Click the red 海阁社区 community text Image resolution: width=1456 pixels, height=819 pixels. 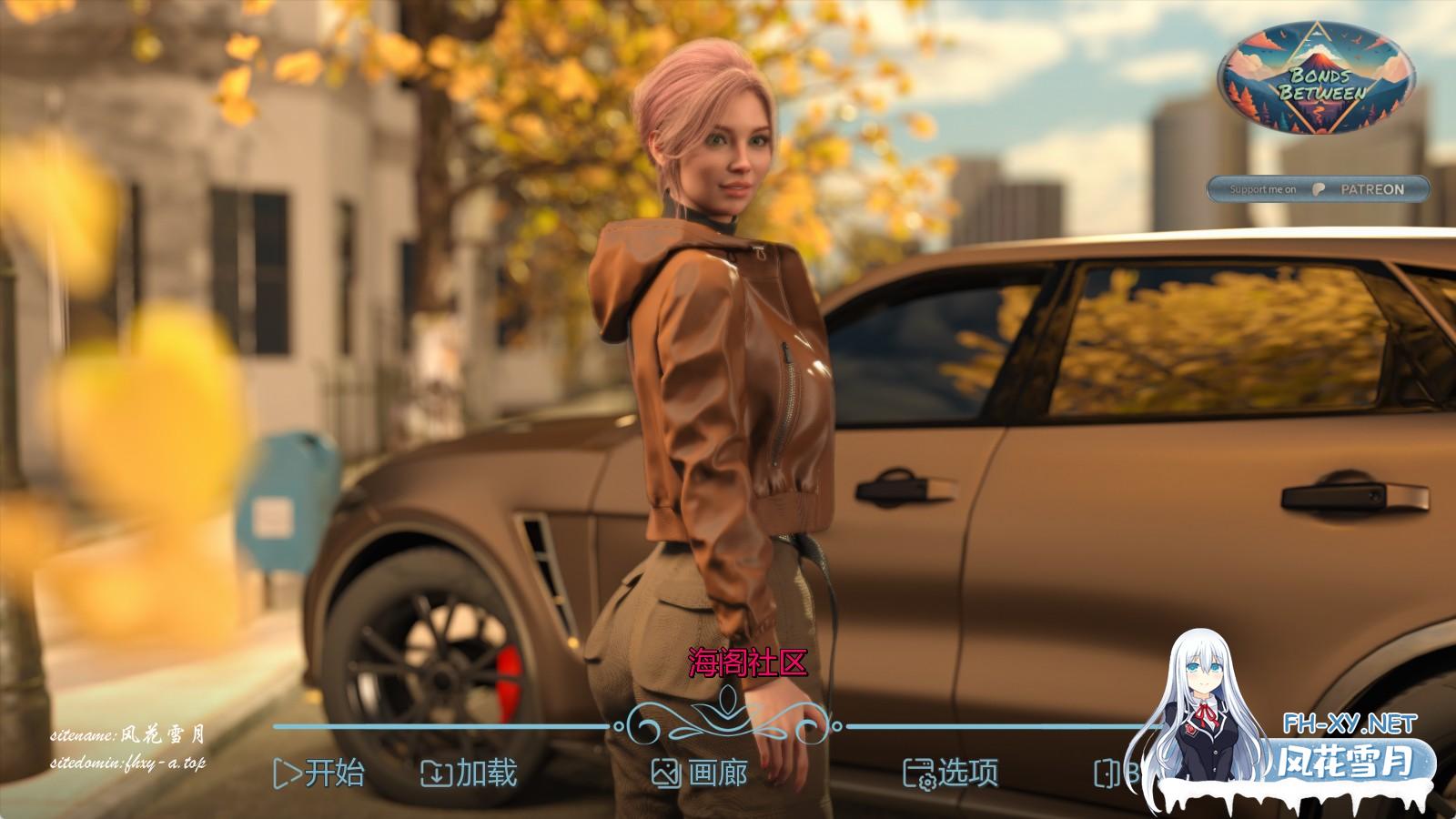tap(745, 663)
